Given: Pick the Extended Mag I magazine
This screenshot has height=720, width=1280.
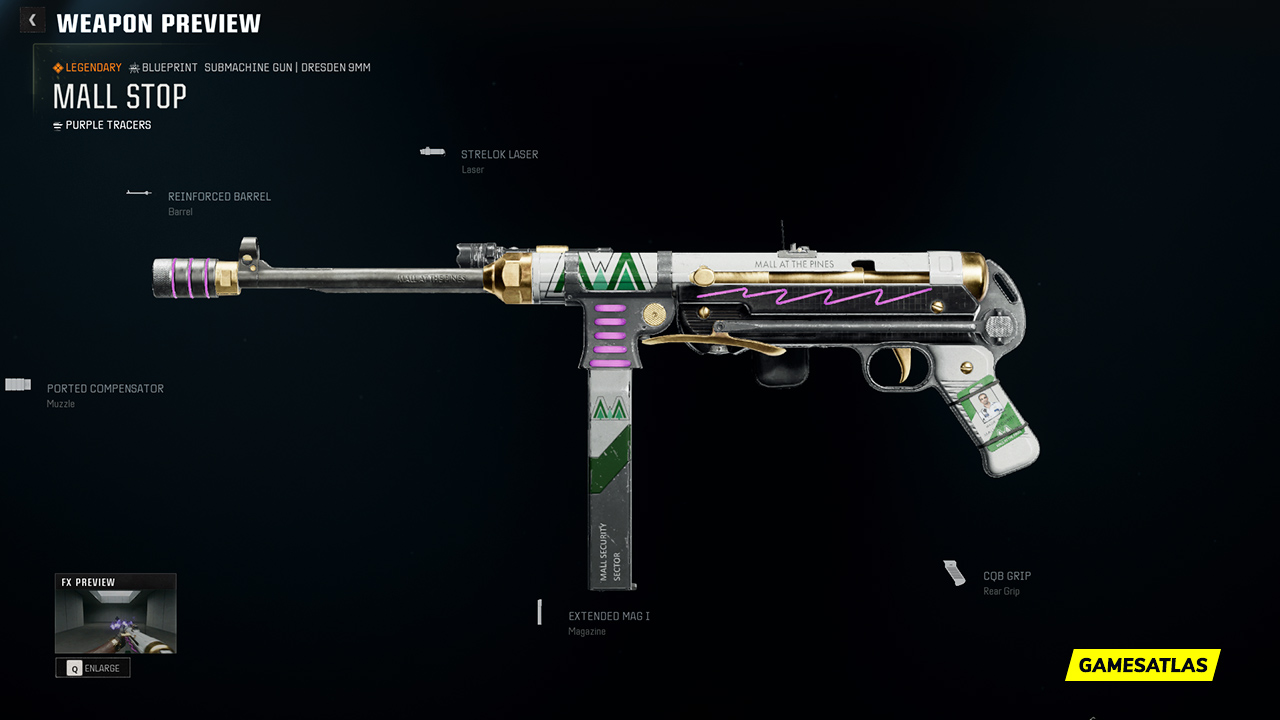Looking at the screenshot, I should [608, 617].
